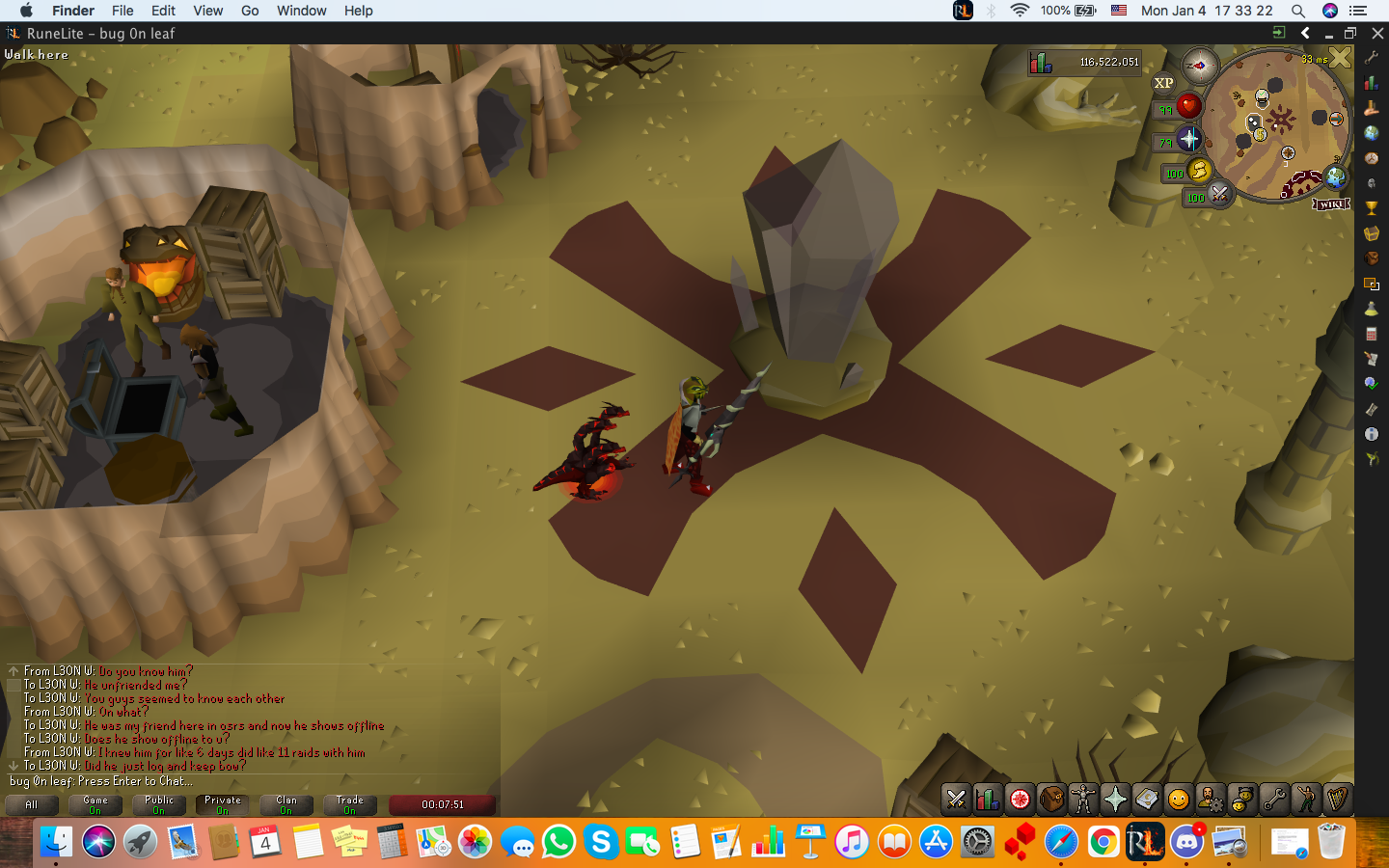Open the Combat Options tab
This screenshot has width=1389, height=868.
coord(956,800)
